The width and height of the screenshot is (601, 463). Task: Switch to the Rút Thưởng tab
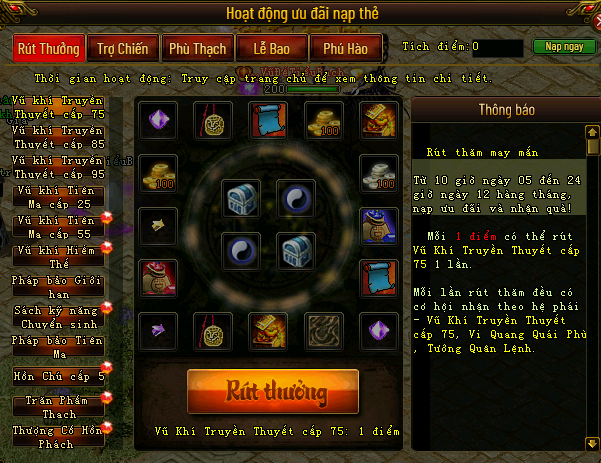pos(48,48)
